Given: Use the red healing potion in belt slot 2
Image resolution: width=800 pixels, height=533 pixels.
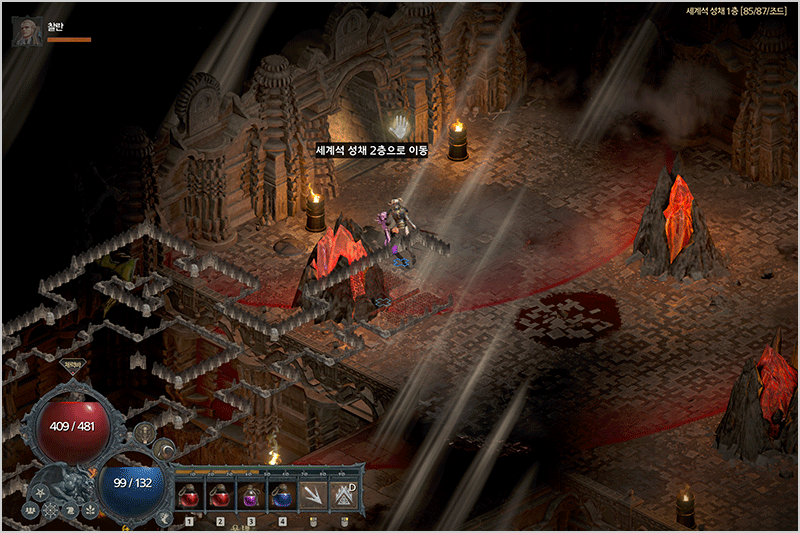Looking at the screenshot, I should 219,495.
